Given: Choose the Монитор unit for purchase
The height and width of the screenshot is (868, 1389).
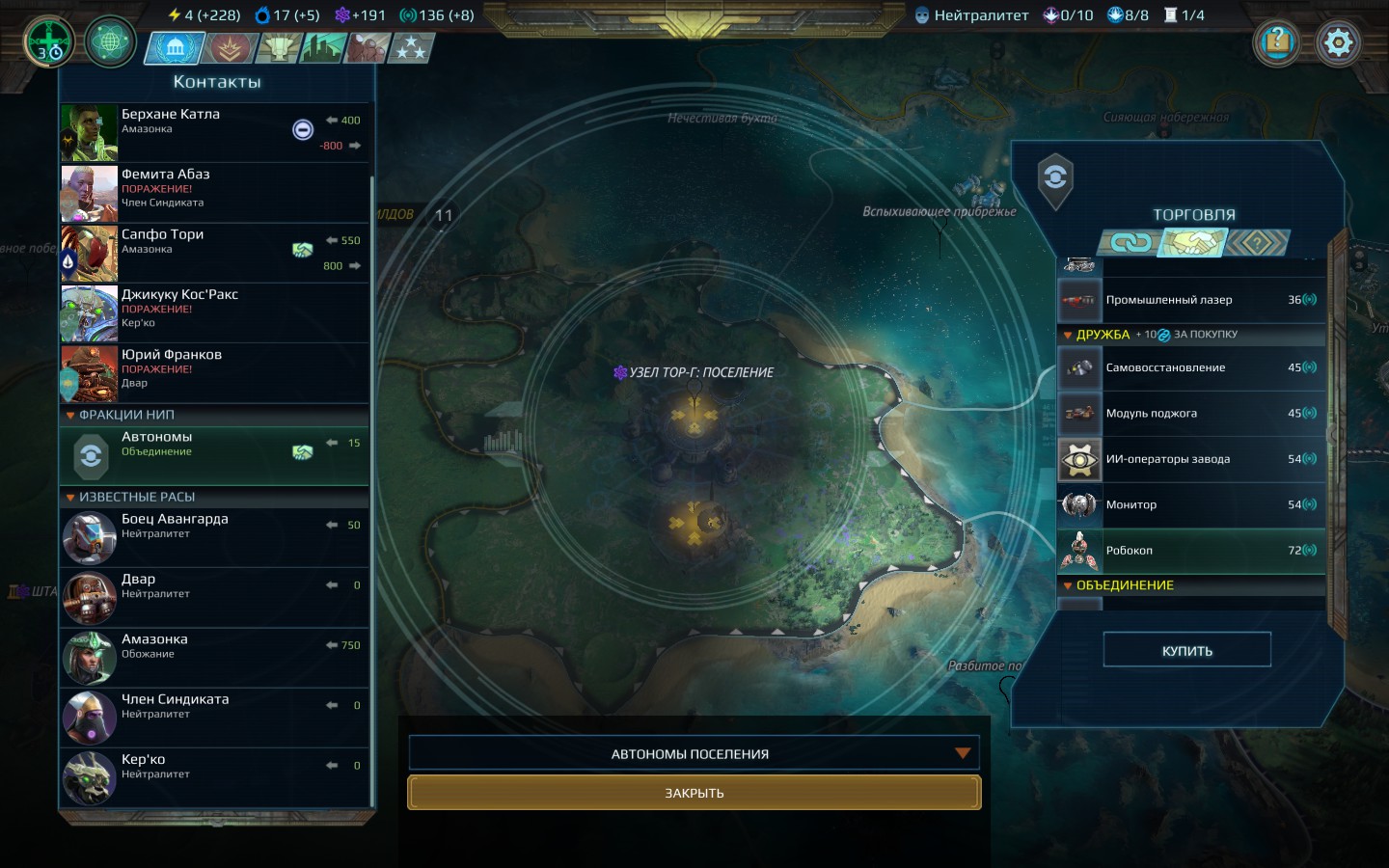Looking at the screenshot, I should (1190, 504).
